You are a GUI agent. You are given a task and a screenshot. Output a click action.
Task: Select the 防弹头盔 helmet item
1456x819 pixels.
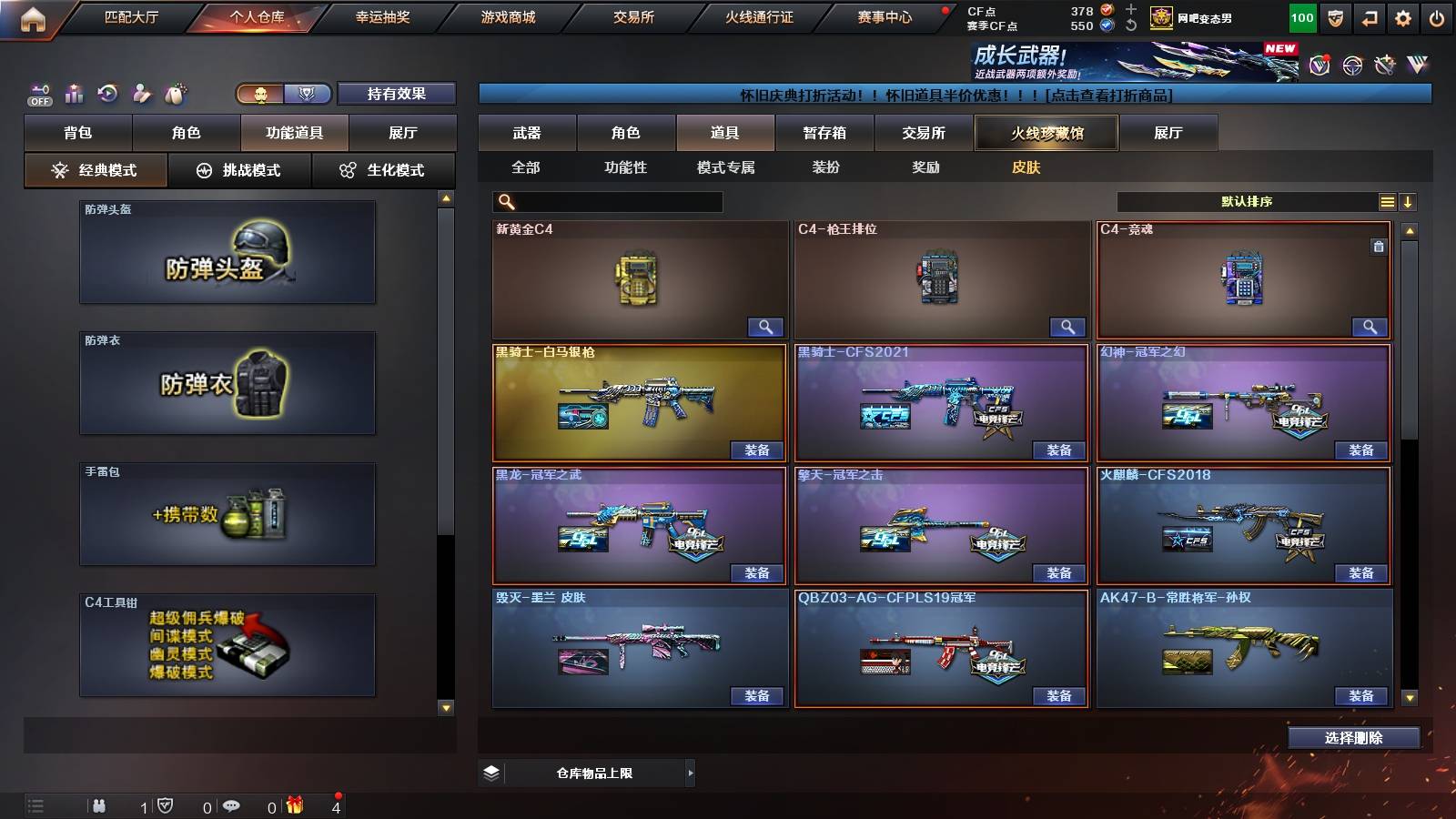click(x=227, y=252)
